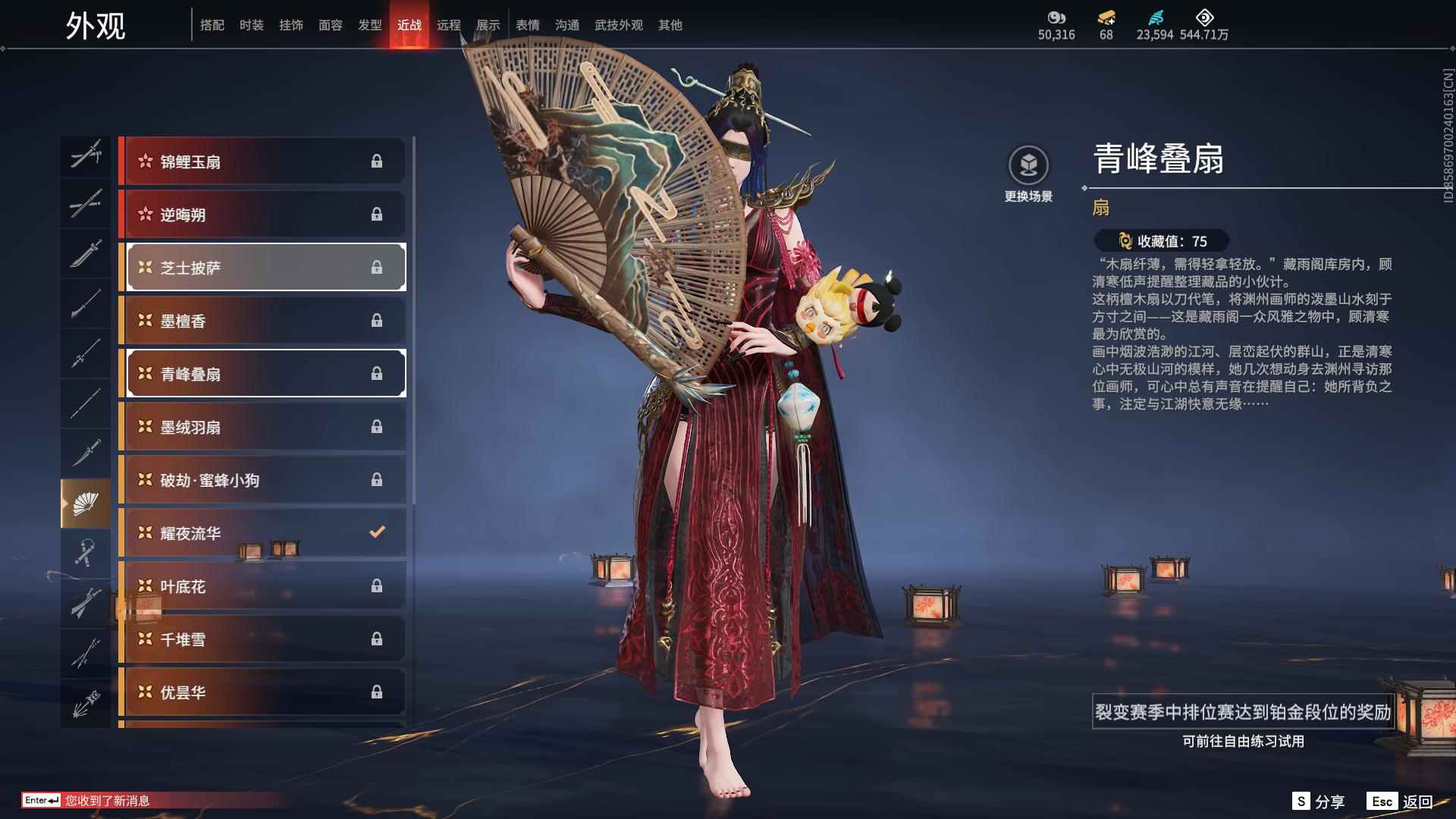Click the dual swords category icon at sidebar top
This screenshot has width=1456, height=819.
coord(86,155)
